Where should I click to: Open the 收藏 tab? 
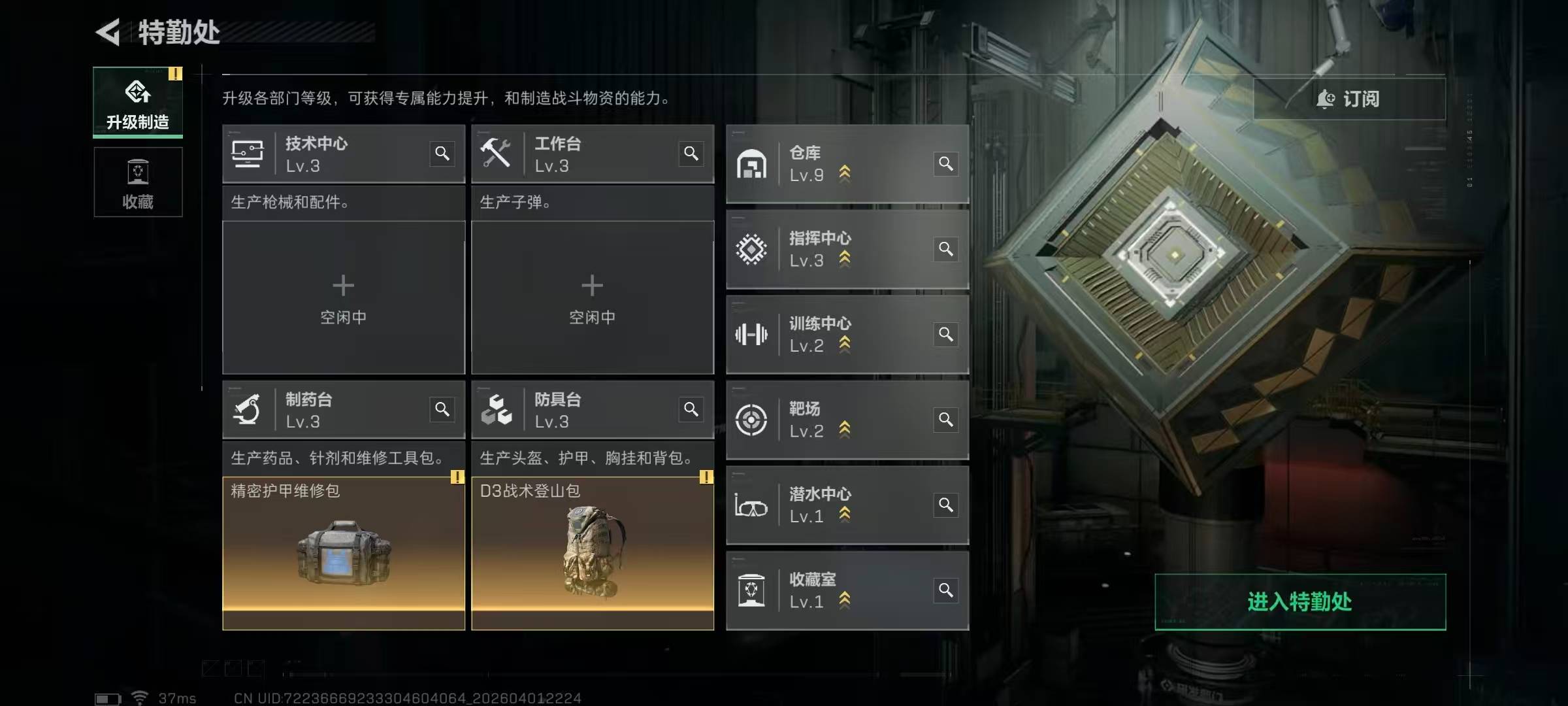click(x=138, y=182)
